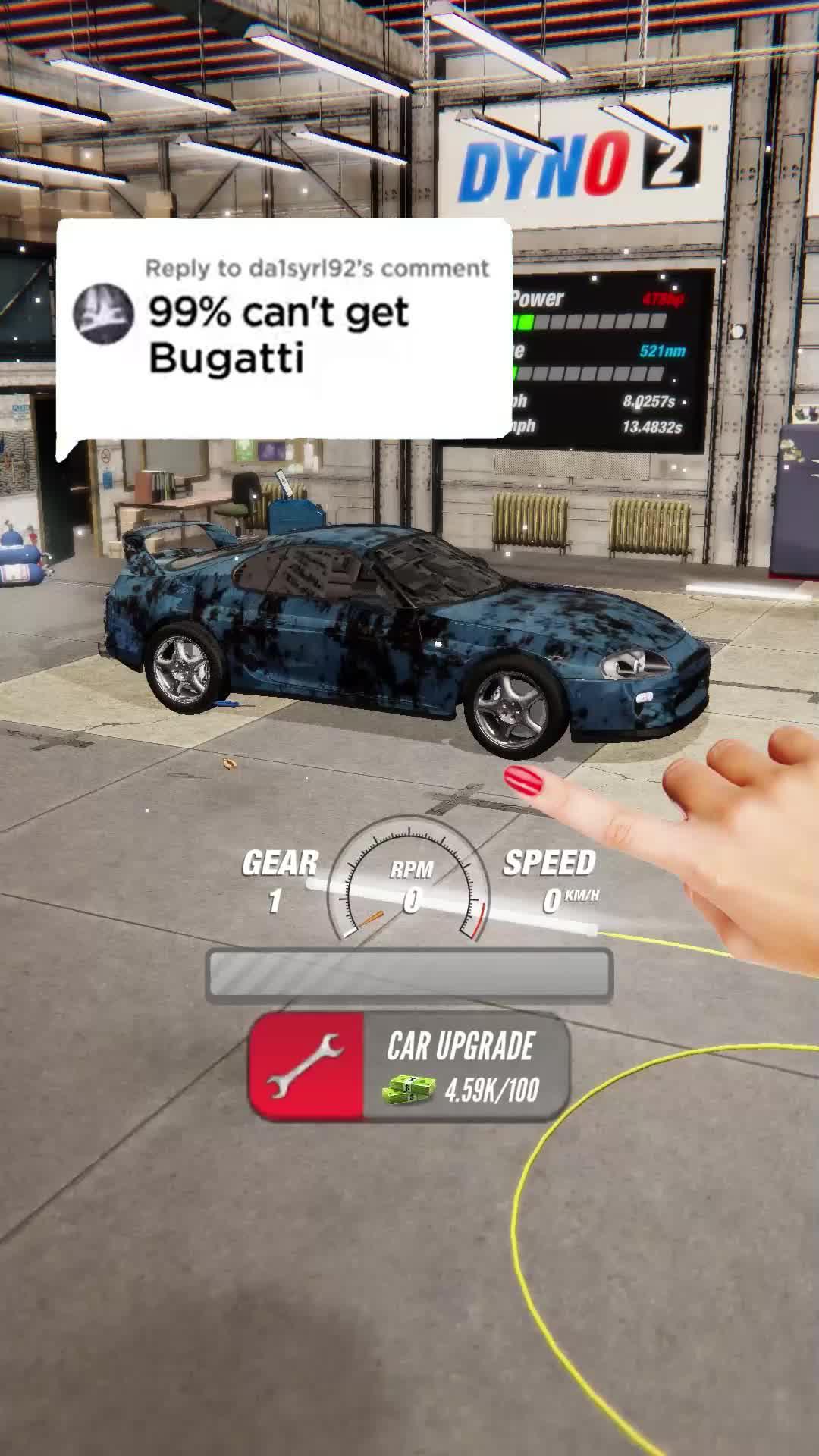
Task: Tap the Car Upgrade button
Action: point(409,1068)
